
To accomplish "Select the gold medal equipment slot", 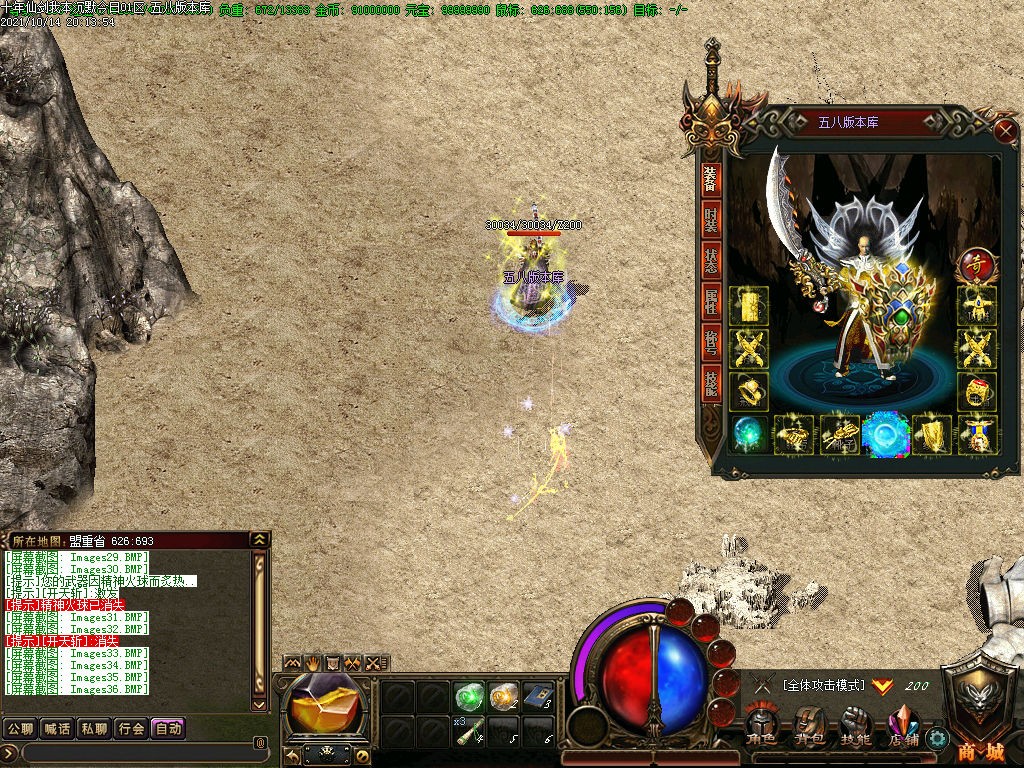I will (976, 434).
